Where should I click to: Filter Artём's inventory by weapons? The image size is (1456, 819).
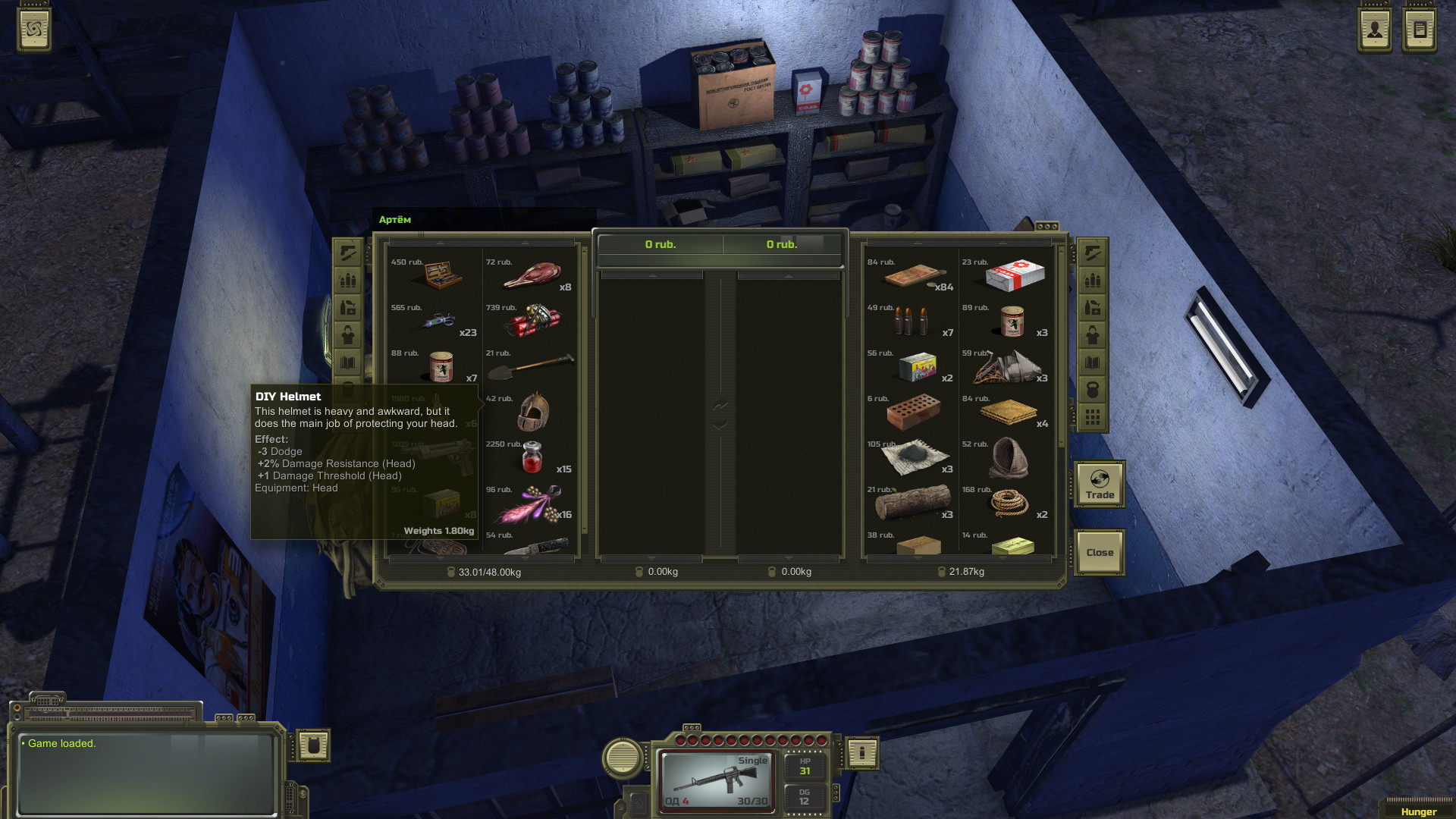pyautogui.click(x=348, y=253)
